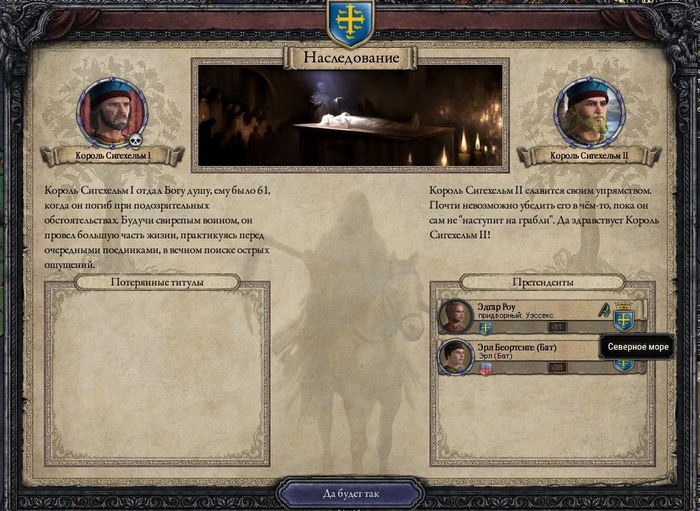The height and width of the screenshot is (511, 700).
Task: Click Earl Beortsige's opinion value box
Action: tap(557, 368)
